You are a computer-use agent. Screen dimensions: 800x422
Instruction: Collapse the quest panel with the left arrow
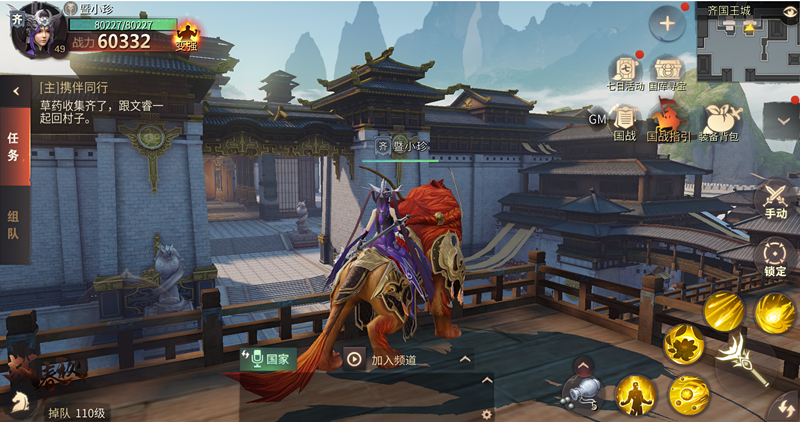(x=16, y=91)
